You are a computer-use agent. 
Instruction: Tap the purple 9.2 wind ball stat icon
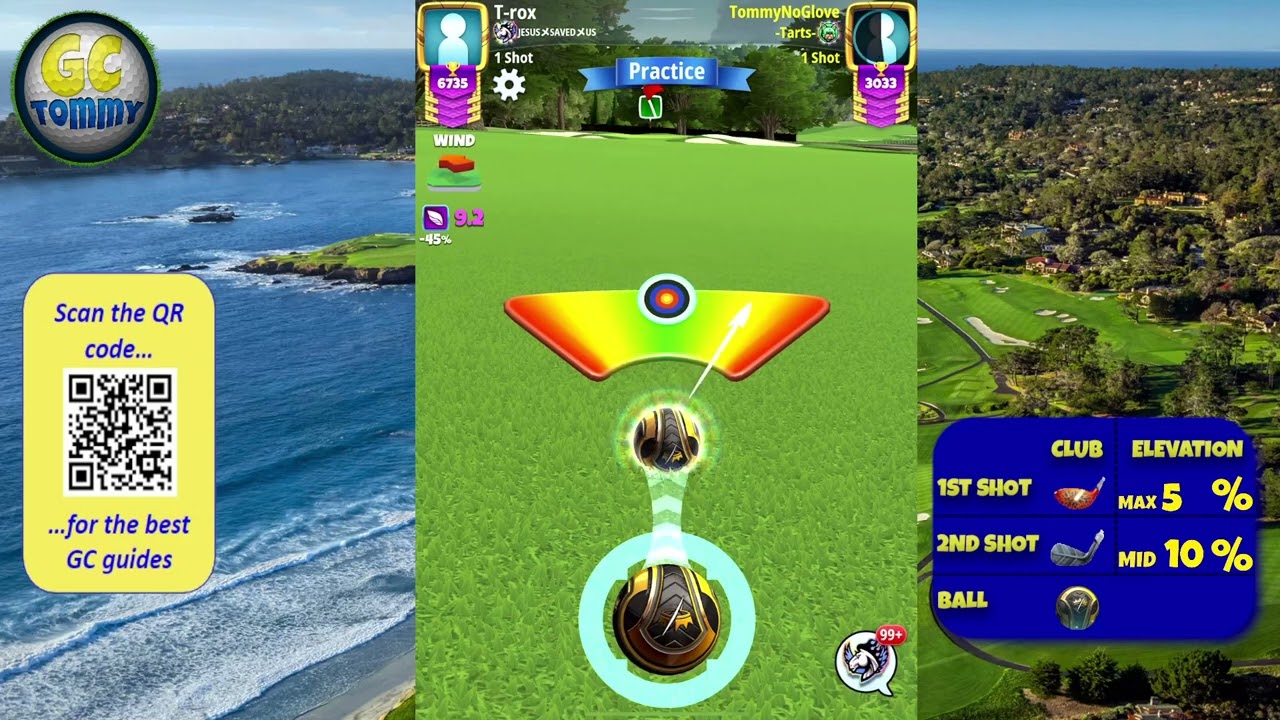pos(436,217)
